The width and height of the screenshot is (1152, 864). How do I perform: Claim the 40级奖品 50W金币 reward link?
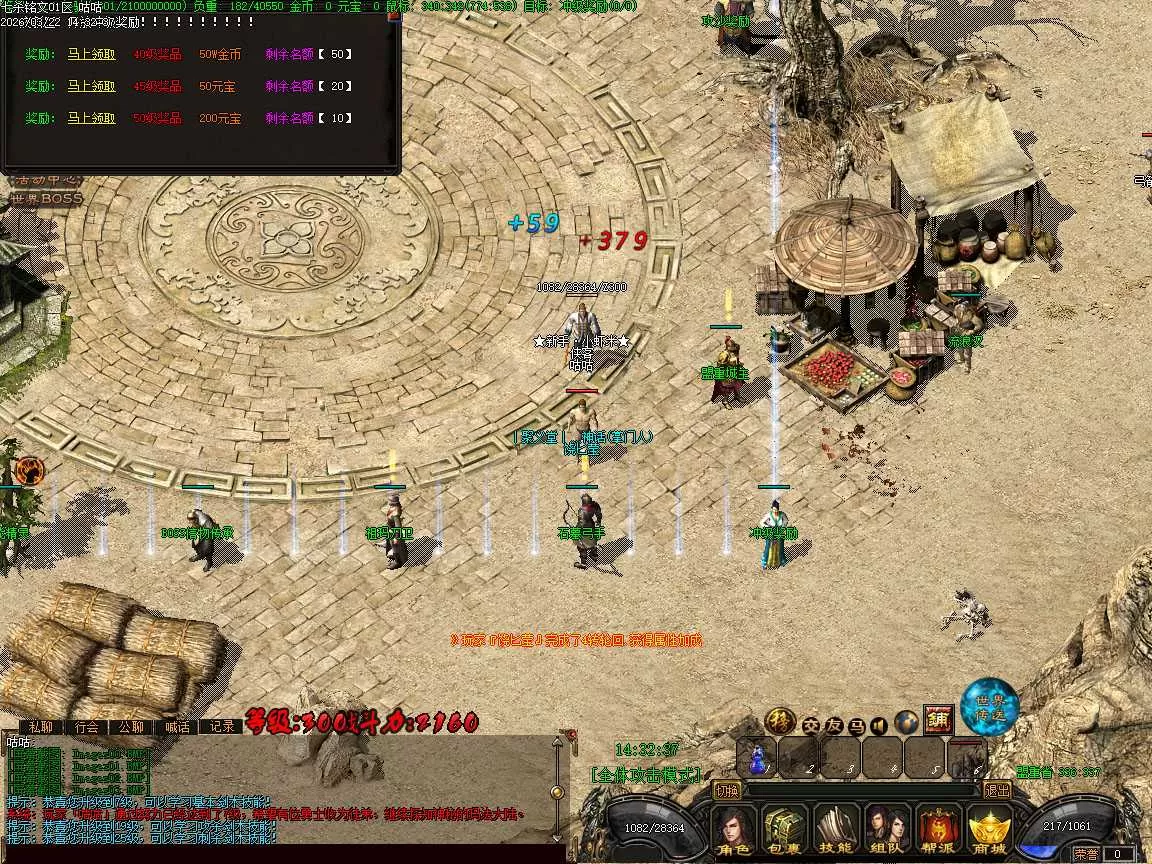tap(91, 54)
